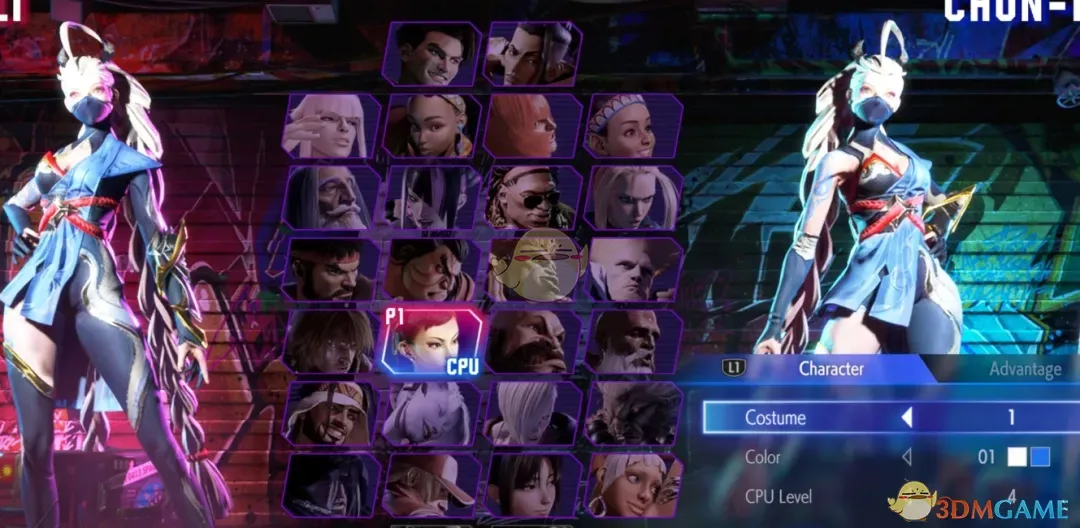
Task: Switch to the Advantage tab
Action: coord(1024,369)
